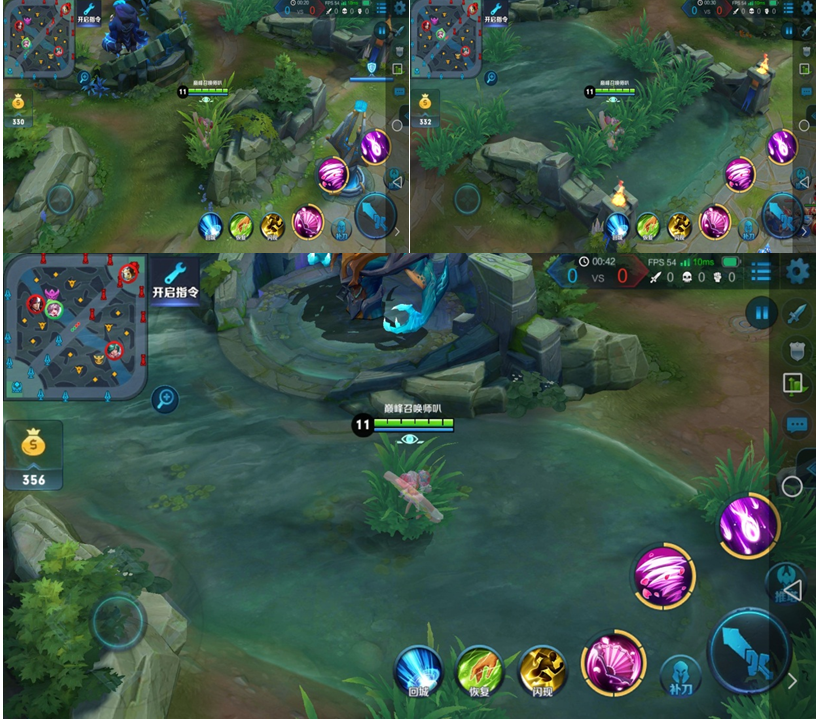Viewport: 816px width, 719px height.
Task: Activate 恢复 heal spell in bottom screenshot
Action: [480, 670]
